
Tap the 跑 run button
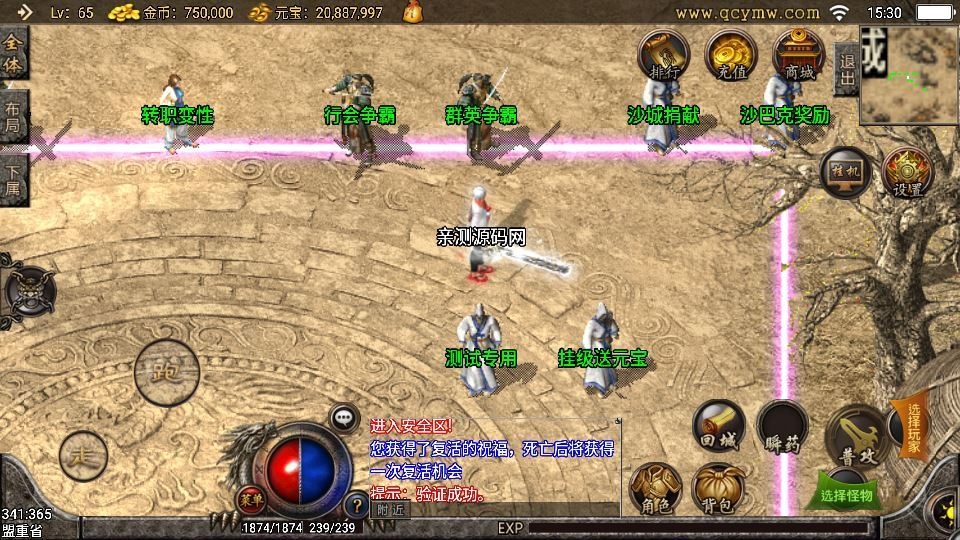click(x=167, y=372)
